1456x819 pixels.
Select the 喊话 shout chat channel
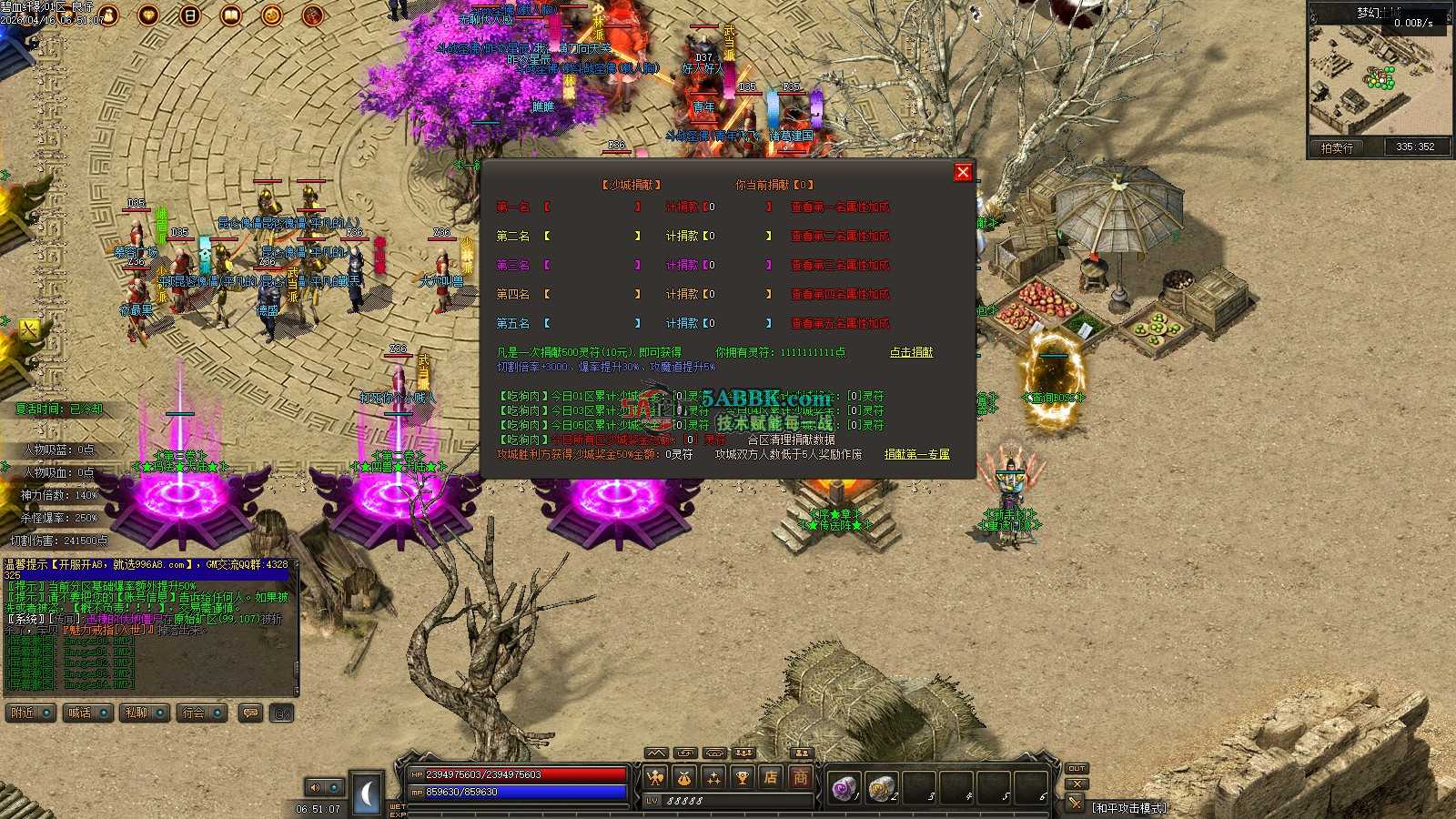click(x=87, y=713)
